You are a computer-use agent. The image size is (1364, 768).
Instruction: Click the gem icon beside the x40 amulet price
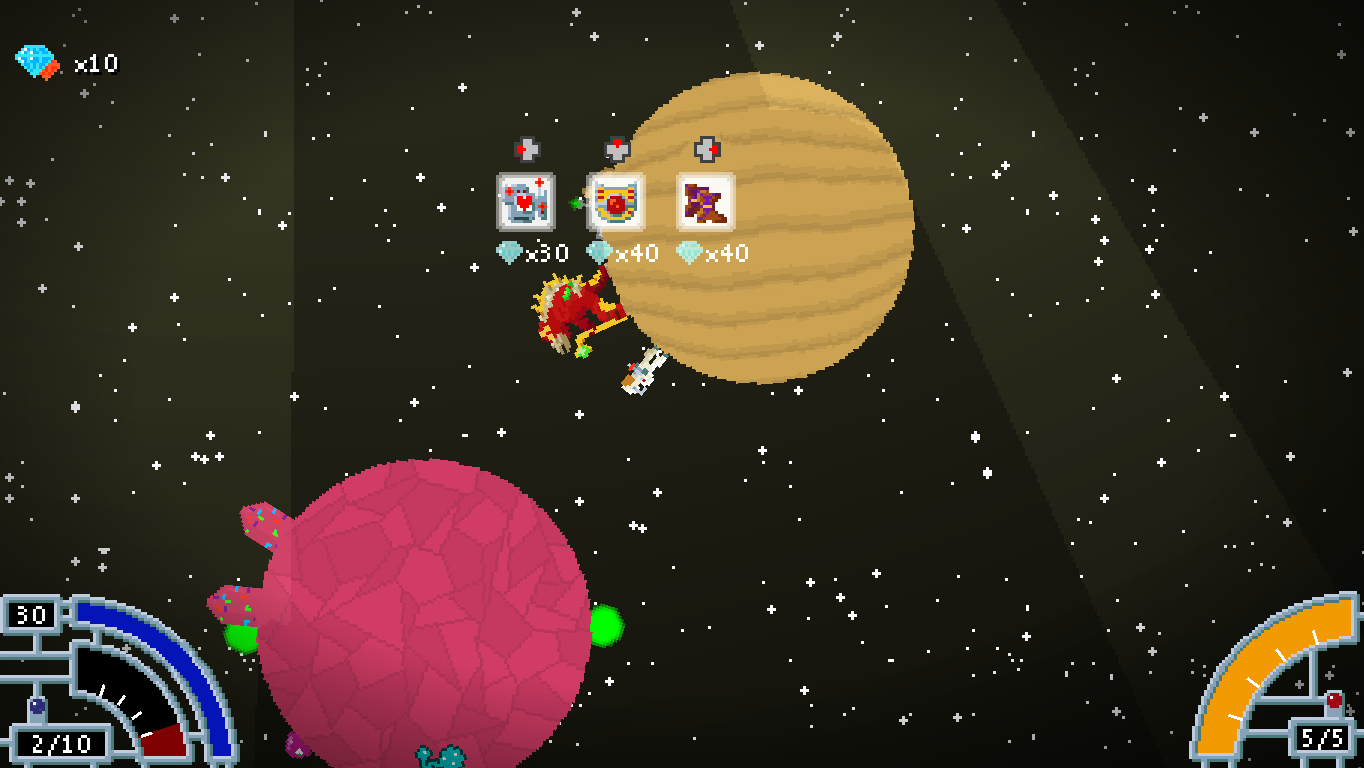(x=598, y=253)
